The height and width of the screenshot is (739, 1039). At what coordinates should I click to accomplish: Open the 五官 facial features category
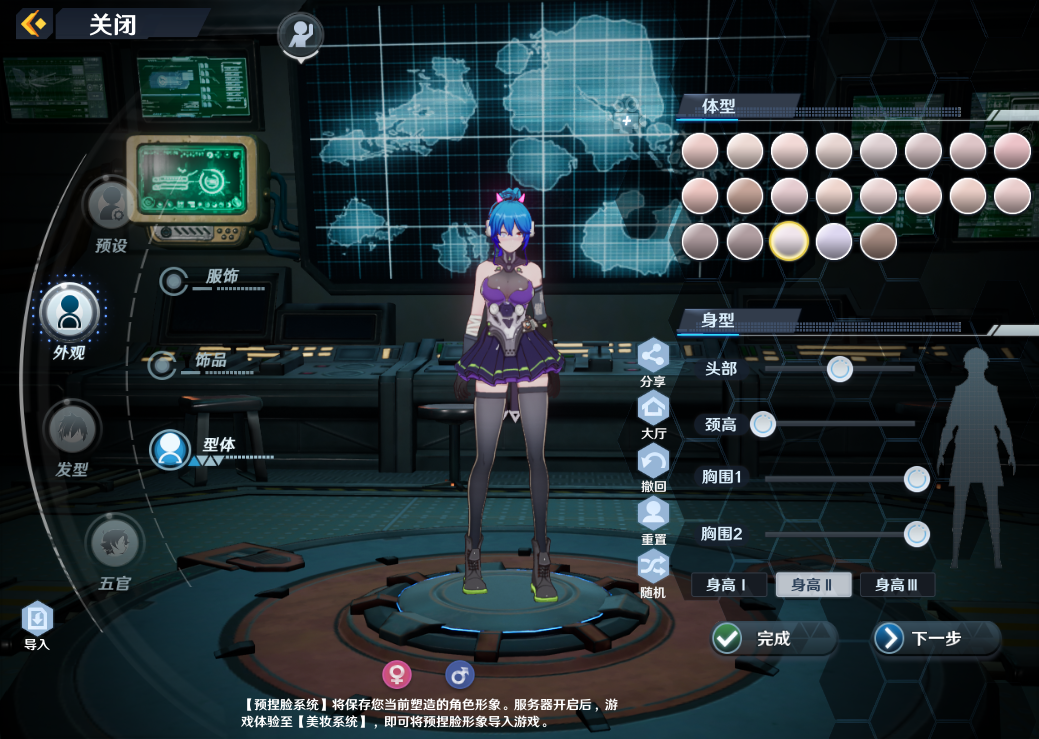115,543
